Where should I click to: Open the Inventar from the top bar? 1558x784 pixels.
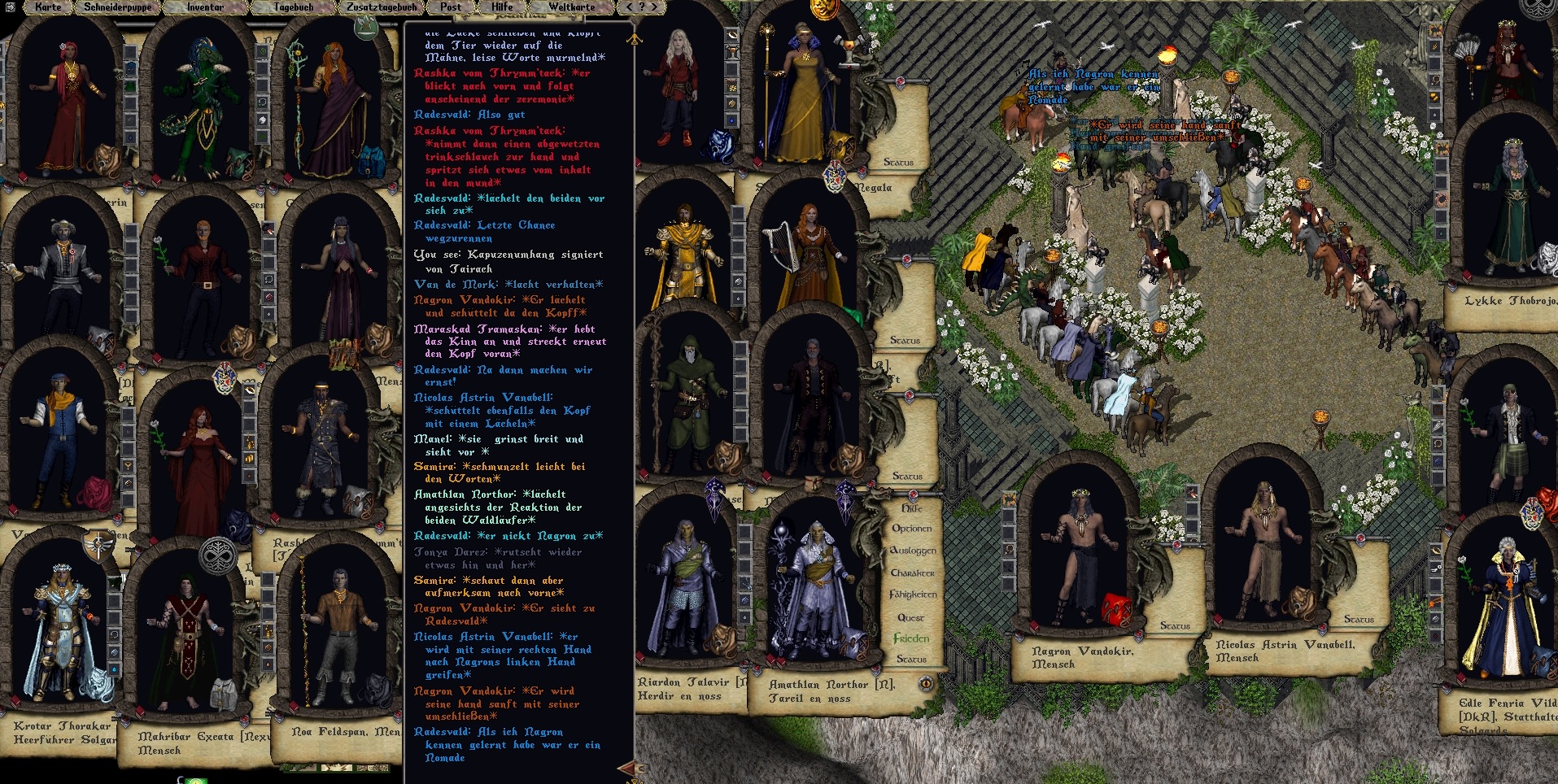click(205, 7)
